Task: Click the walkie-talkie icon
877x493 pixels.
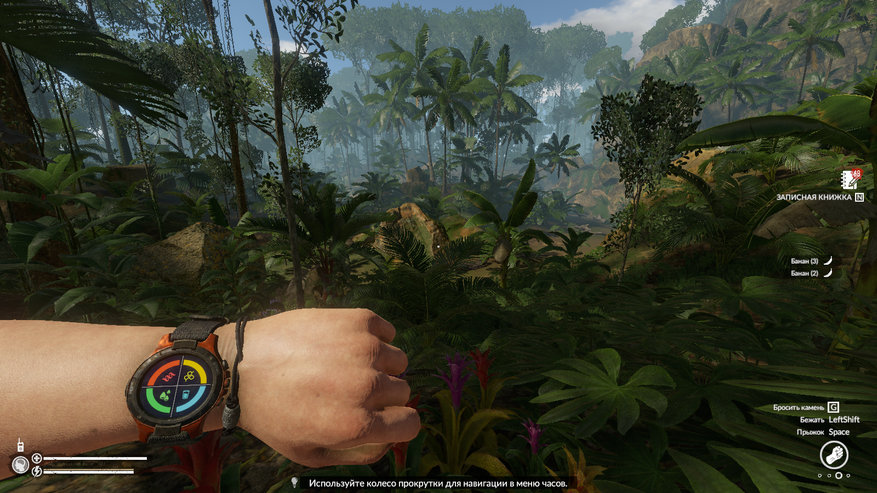Action: click(x=17, y=445)
